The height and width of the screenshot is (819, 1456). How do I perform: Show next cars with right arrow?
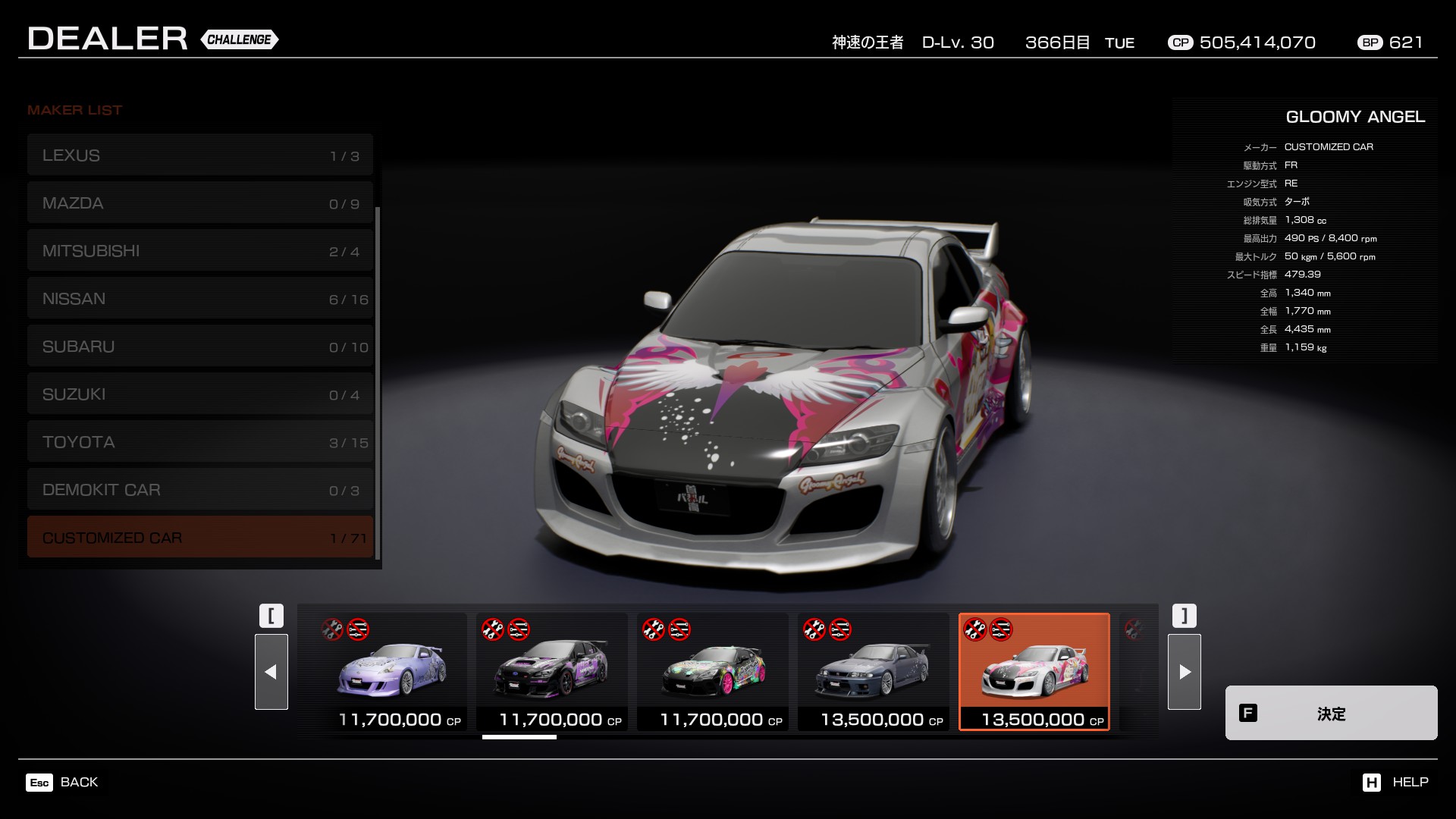coord(1184,672)
